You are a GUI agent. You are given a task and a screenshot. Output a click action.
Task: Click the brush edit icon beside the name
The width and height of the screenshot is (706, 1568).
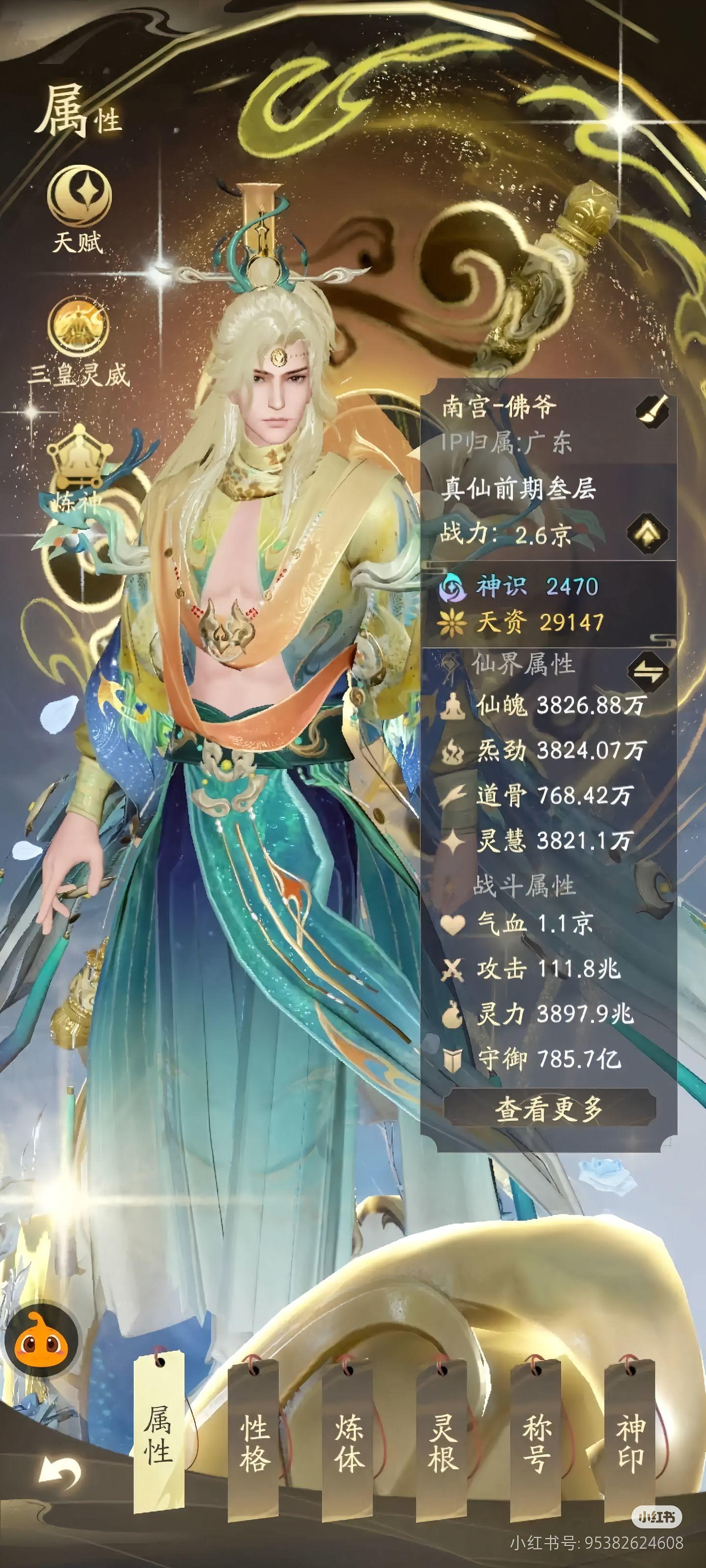[x=652, y=411]
